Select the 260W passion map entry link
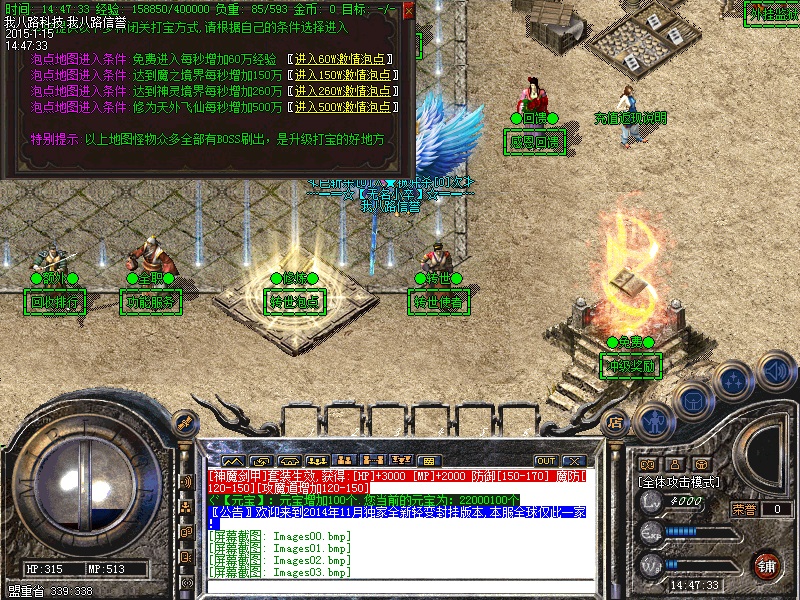Screen dimensions: 800x600 pyautogui.click(x=343, y=91)
